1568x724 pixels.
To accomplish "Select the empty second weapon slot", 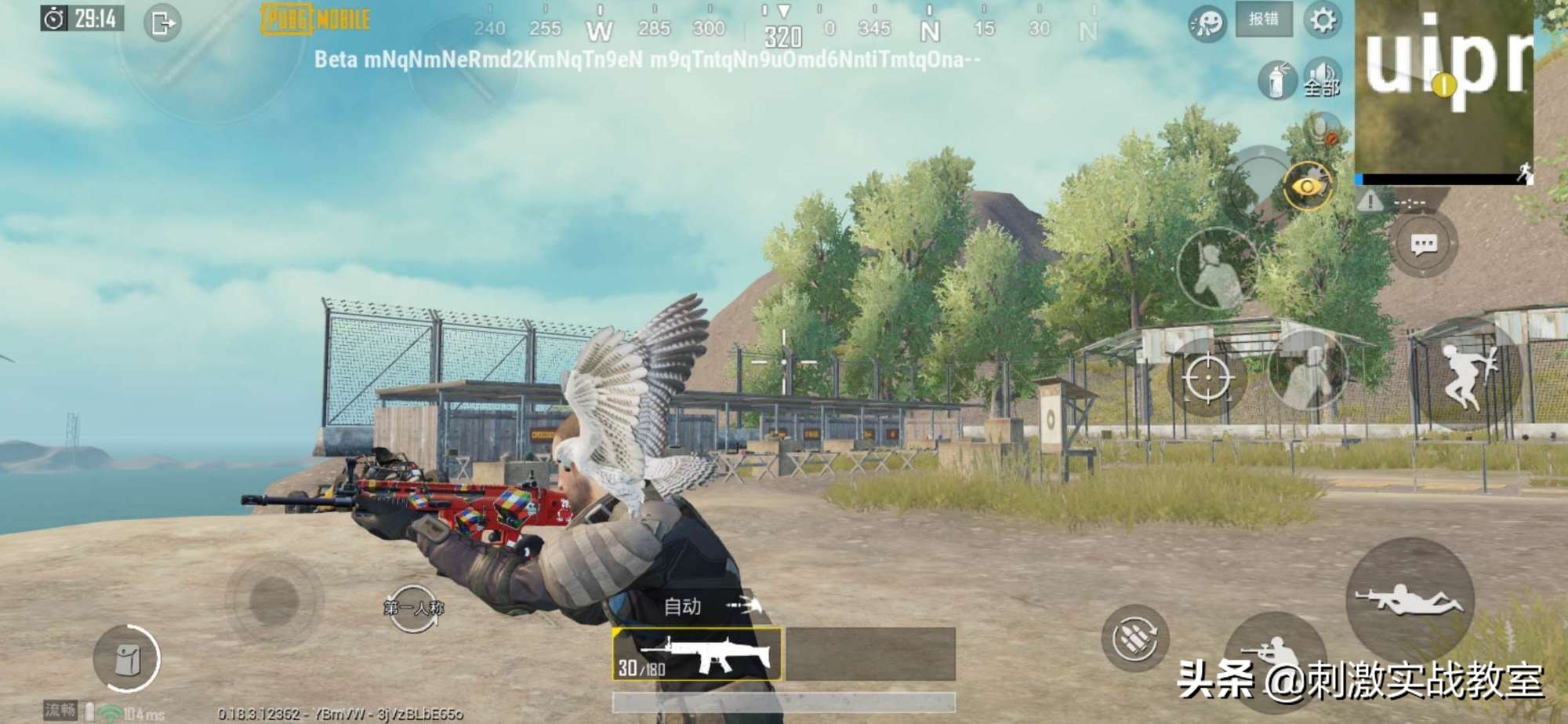I will [870, 653].
